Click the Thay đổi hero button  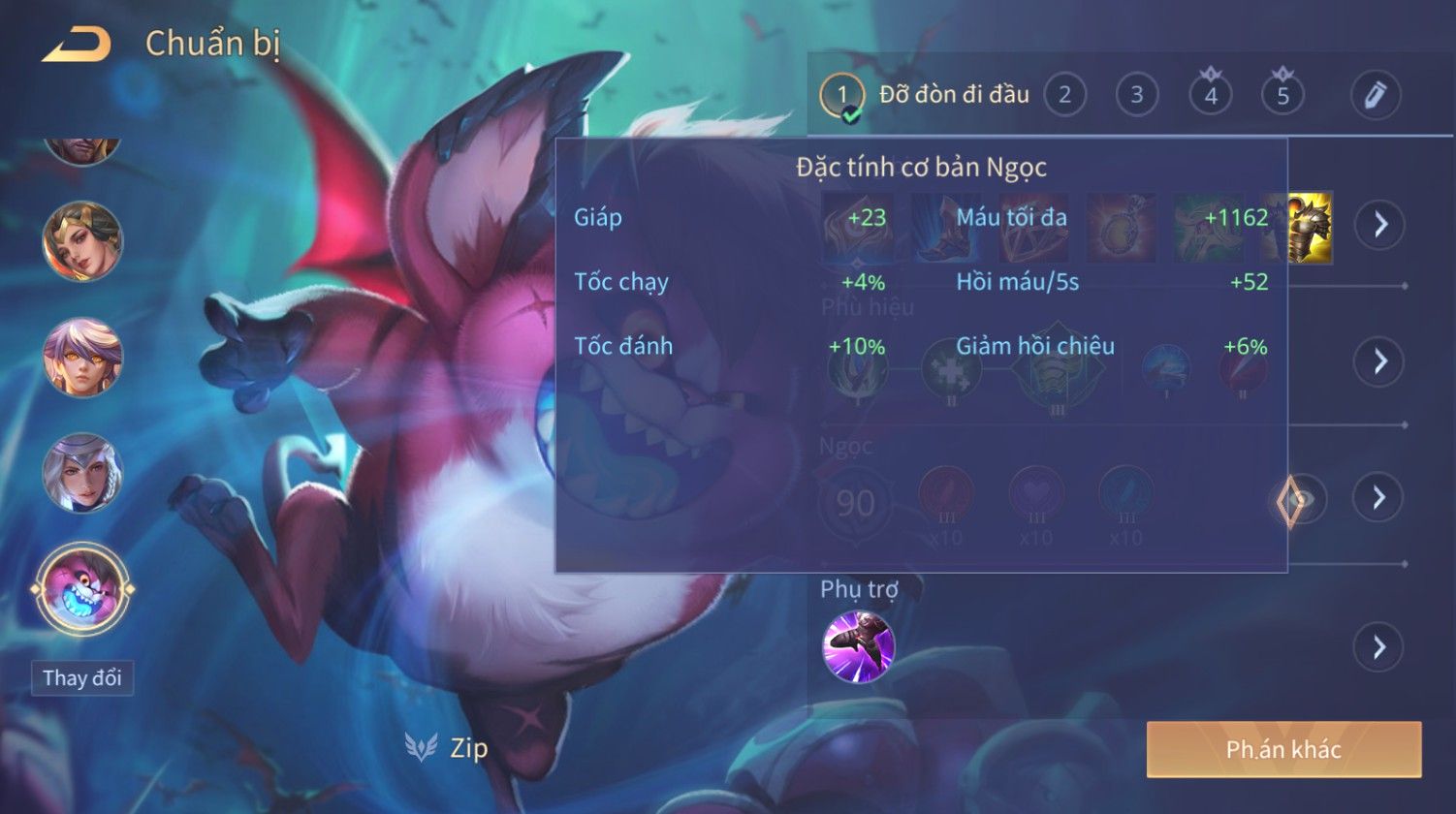(x=82, y=678)
